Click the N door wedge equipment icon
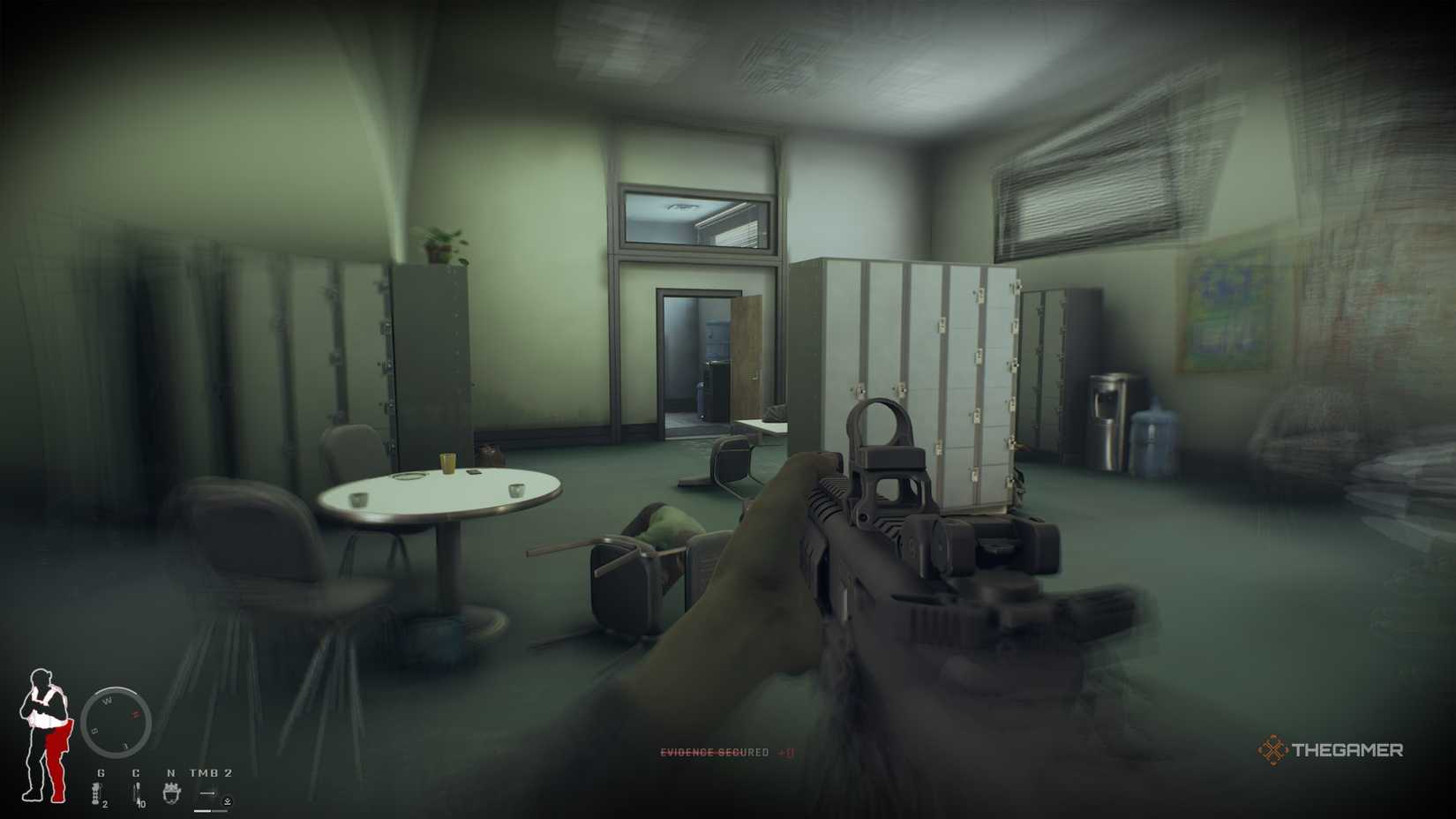 tap(171, 793)
